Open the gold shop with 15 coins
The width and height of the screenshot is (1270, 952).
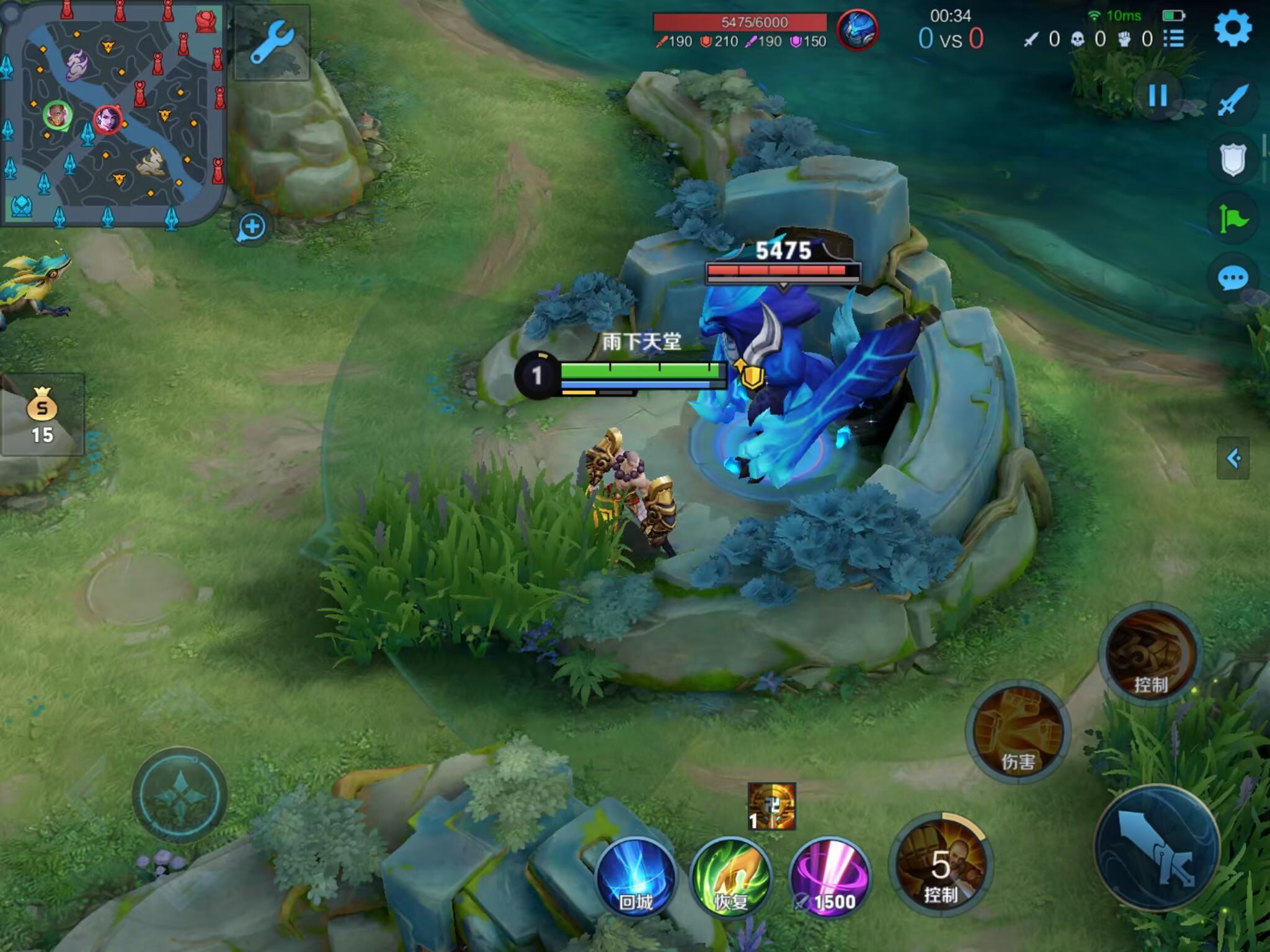42,414
